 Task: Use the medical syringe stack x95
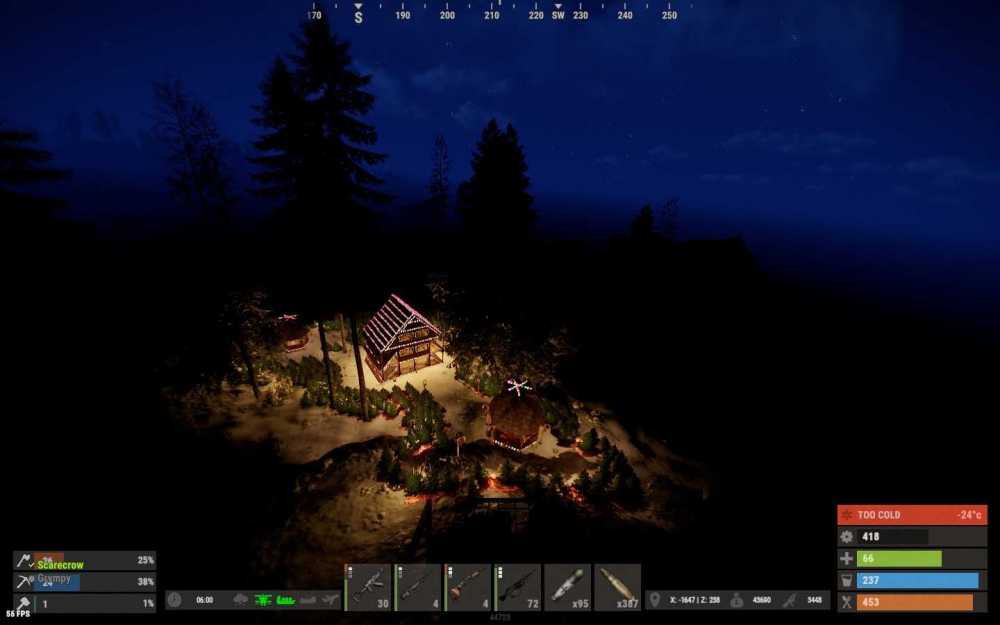pos(568,587)
